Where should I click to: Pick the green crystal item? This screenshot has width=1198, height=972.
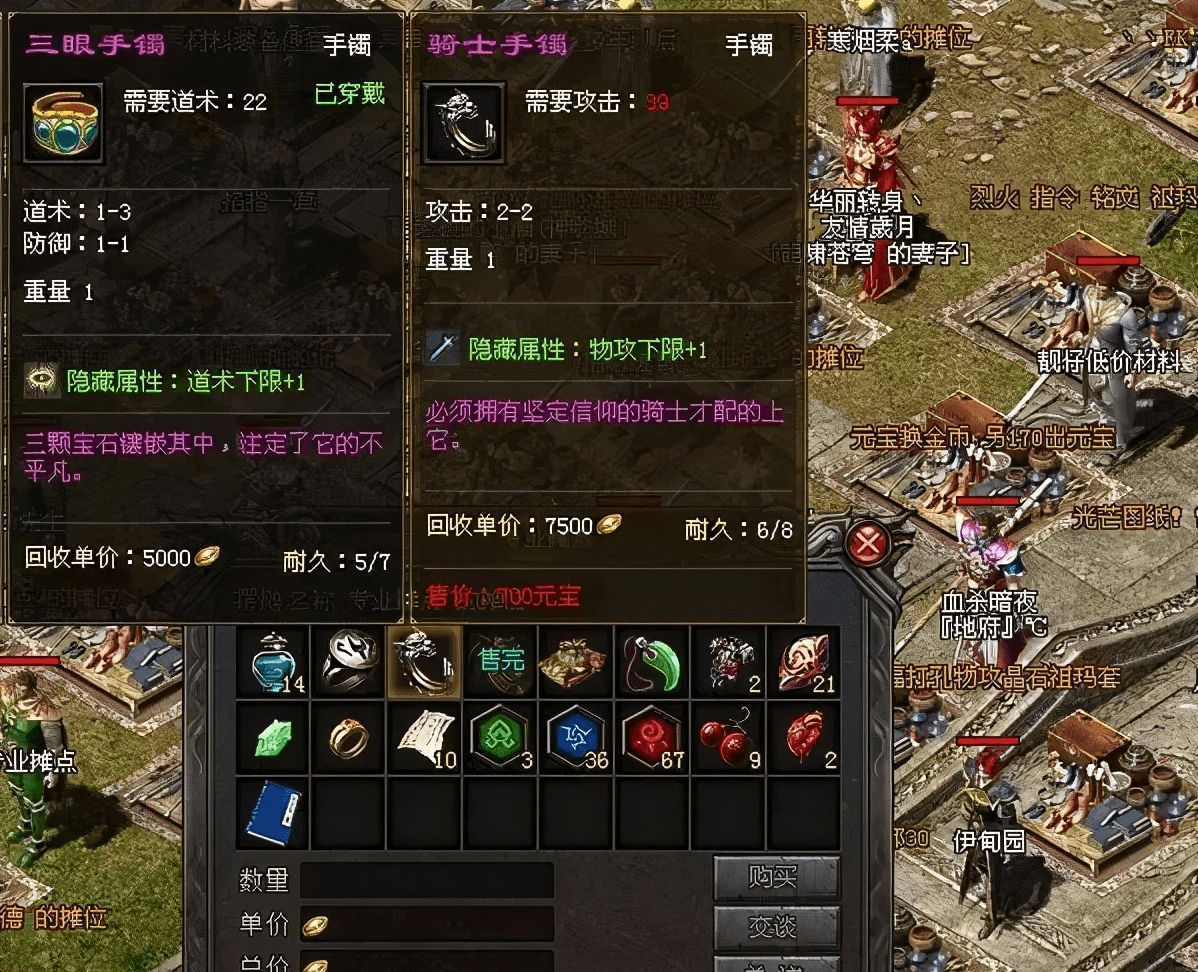273,737
